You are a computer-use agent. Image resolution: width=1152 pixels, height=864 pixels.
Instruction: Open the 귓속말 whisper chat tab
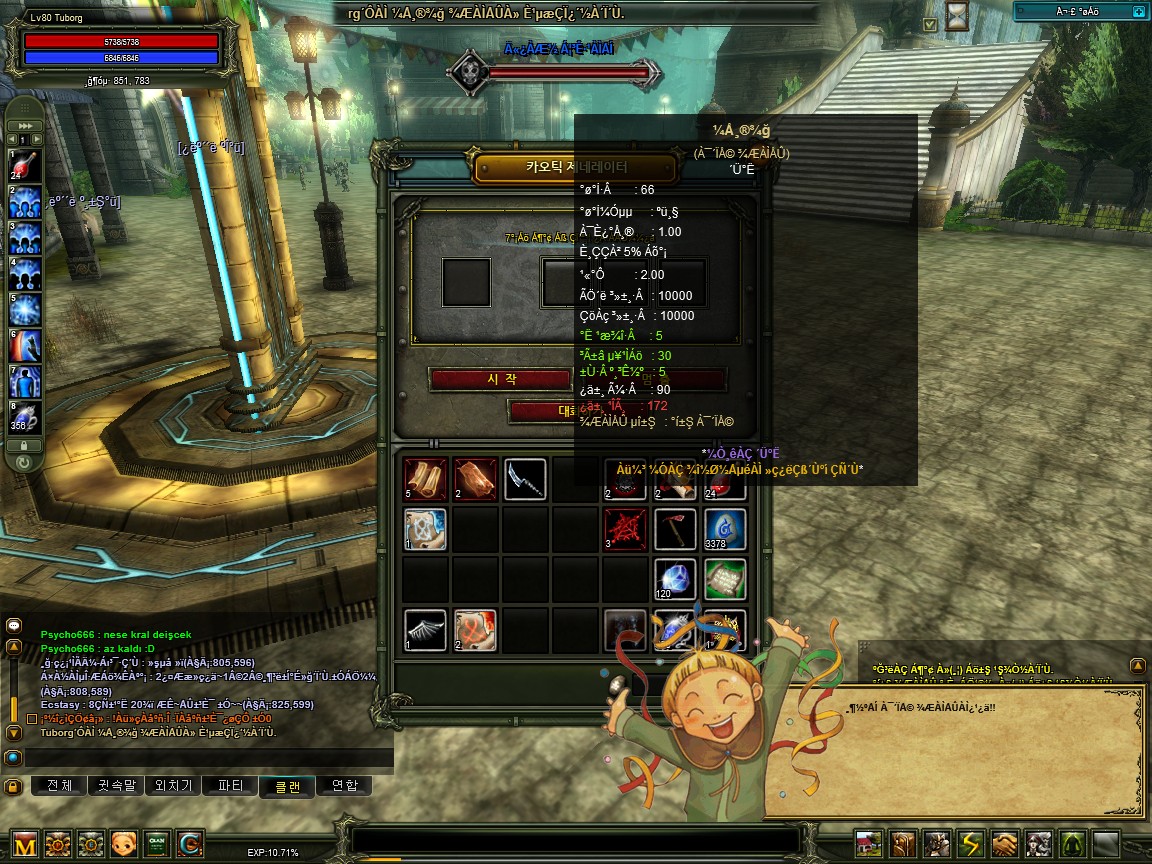[116, 786]
